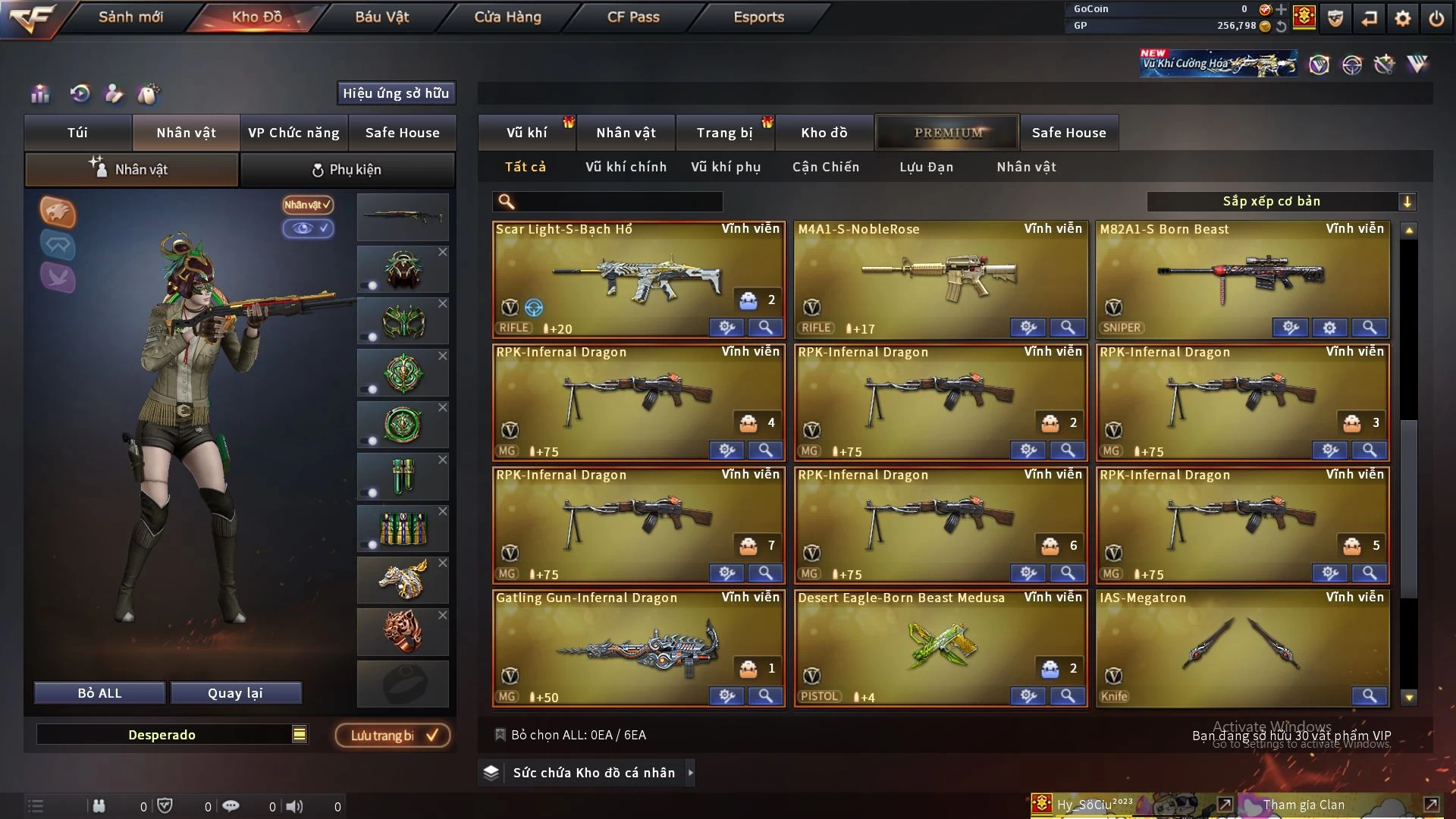The image size is (1456, 819).
Task: Pick the Gatling Gun-Infernal Dragon item
Action: coord(637,647)
